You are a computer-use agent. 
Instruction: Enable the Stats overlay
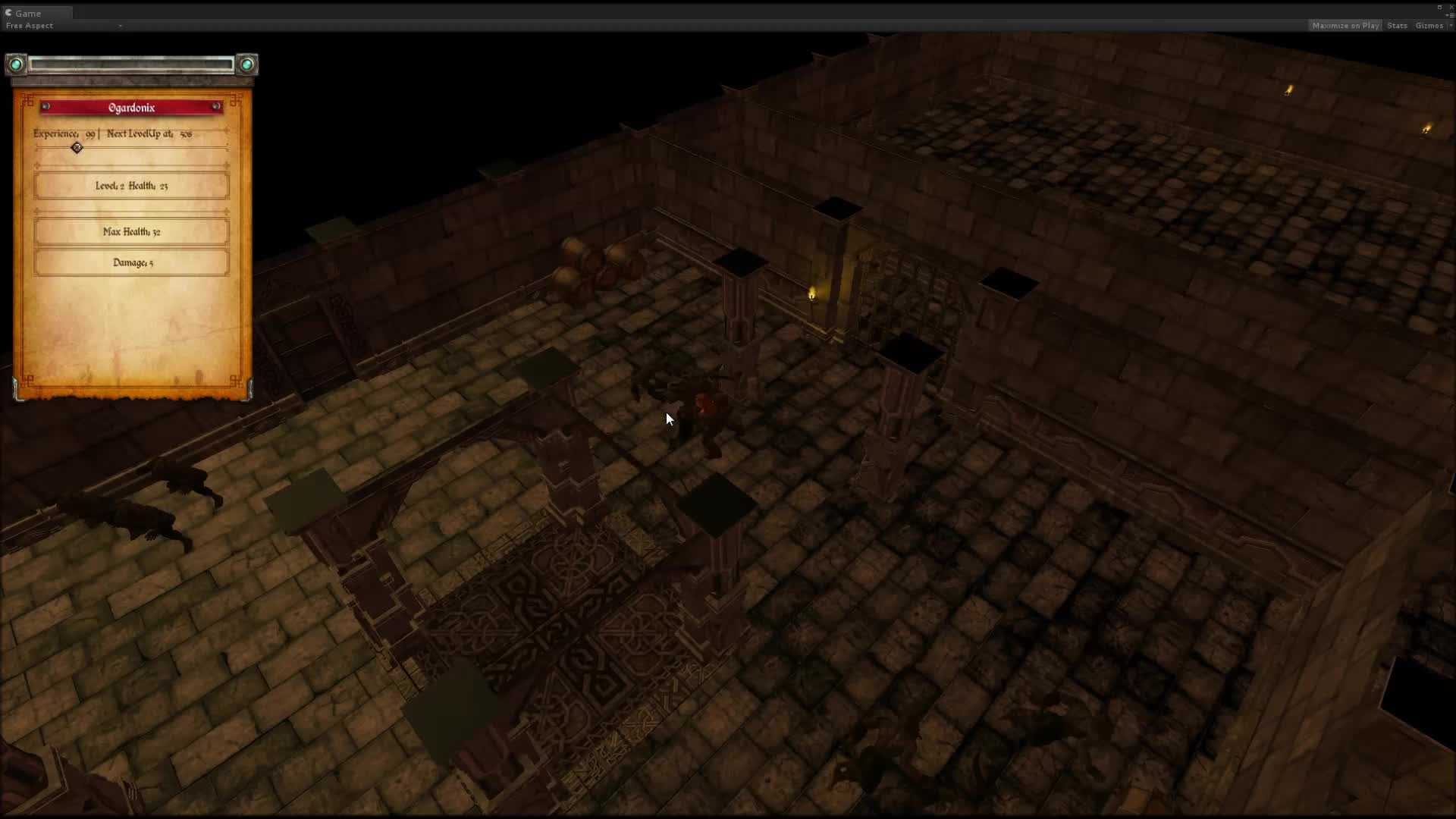(x=1397, y=25)
